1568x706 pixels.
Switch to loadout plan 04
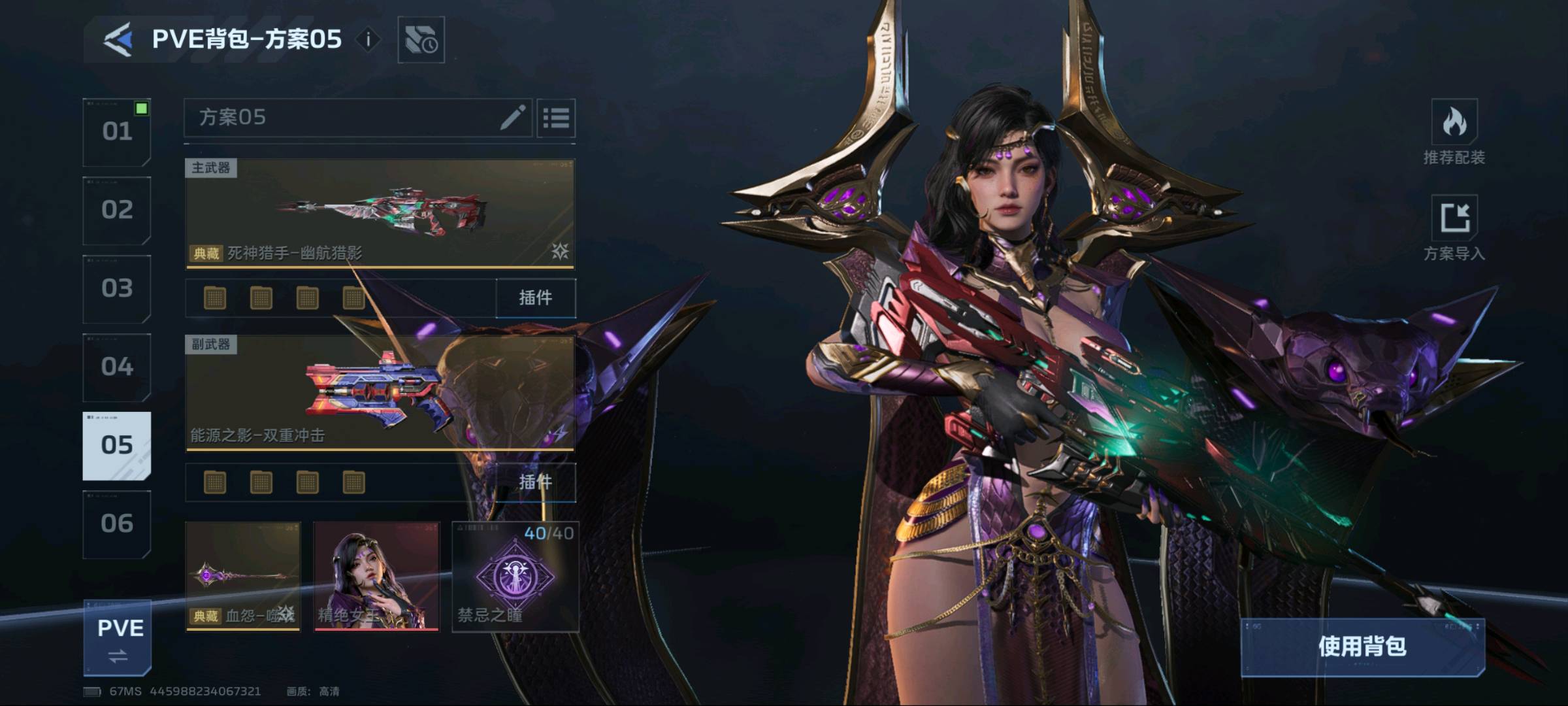click(x=117, y=367)
